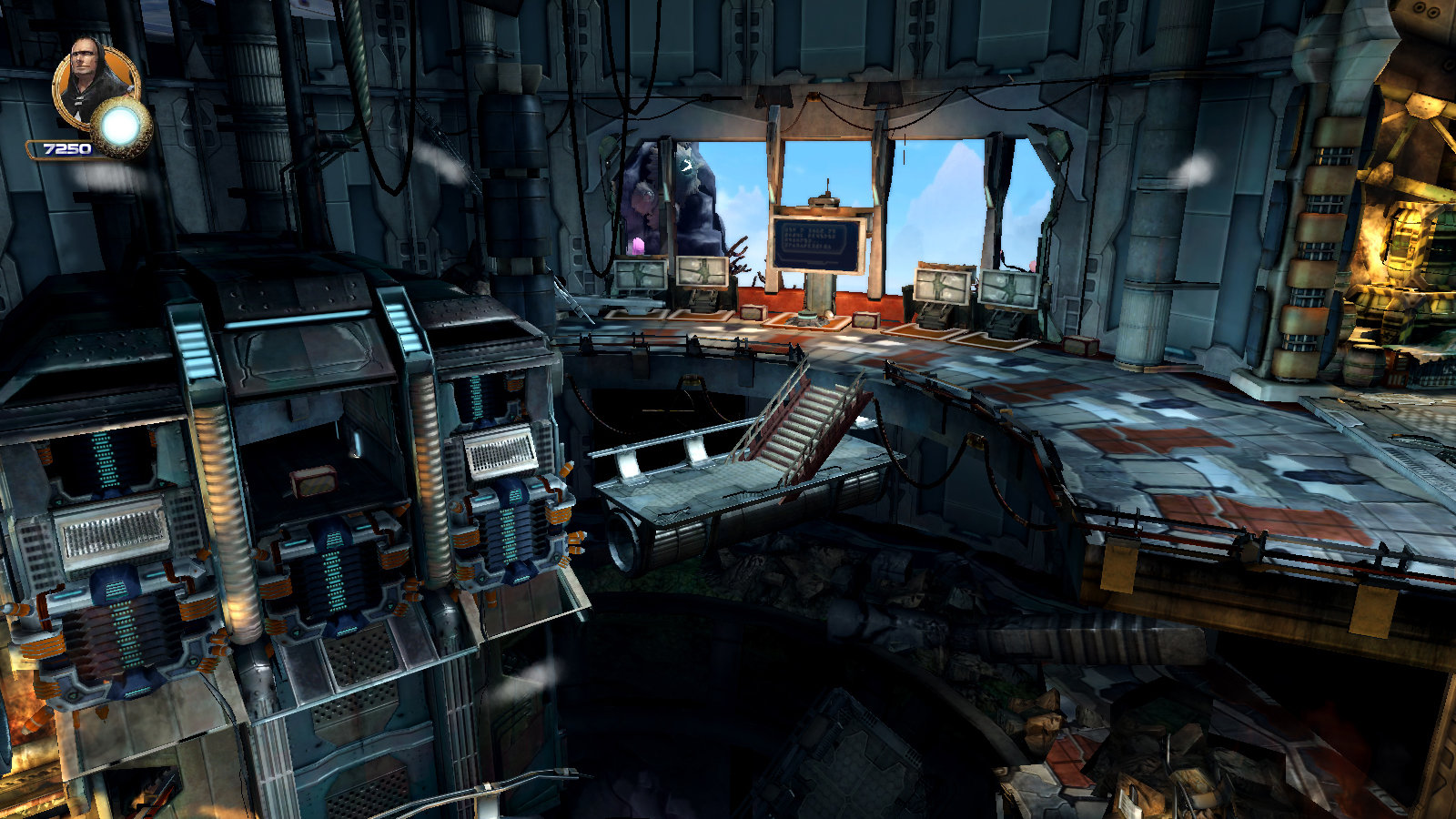The image size is (1456, 819).
Task: Select the glowing orb icon beside the portrait
Action: [121, 126]
